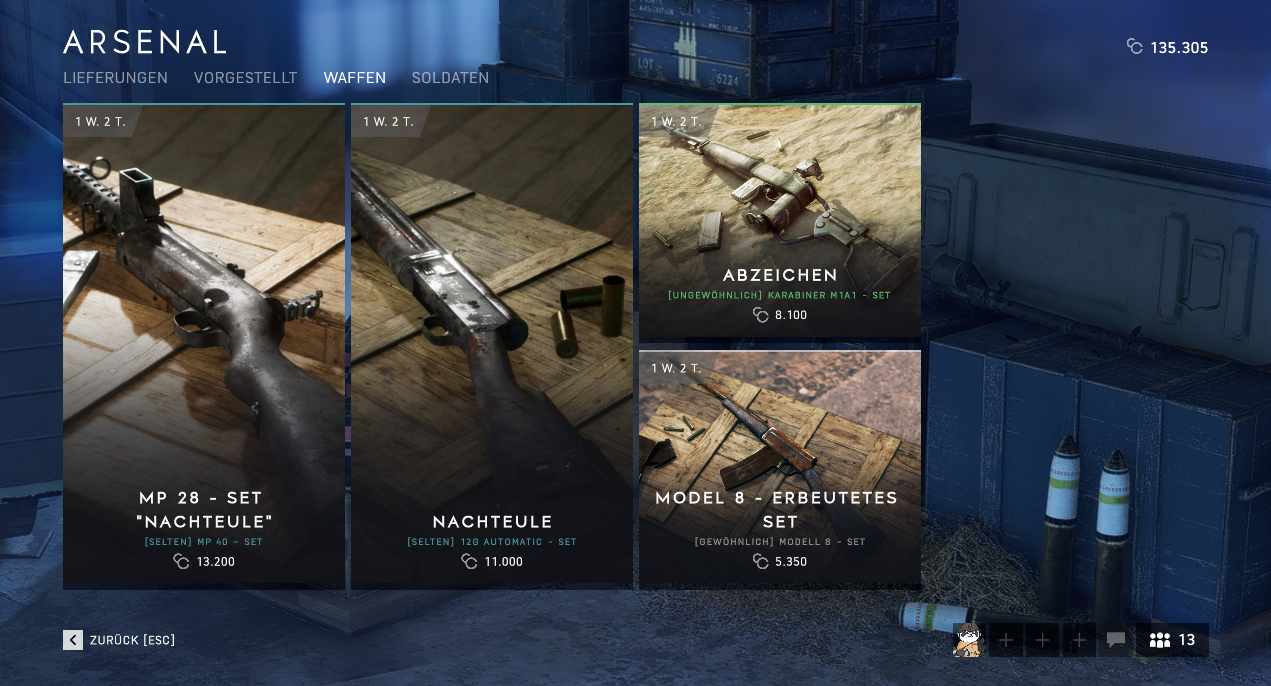Screen dimensions: 1271x686
Task: Switch to the Soldaten tab
Action: (x=450, y=78)
